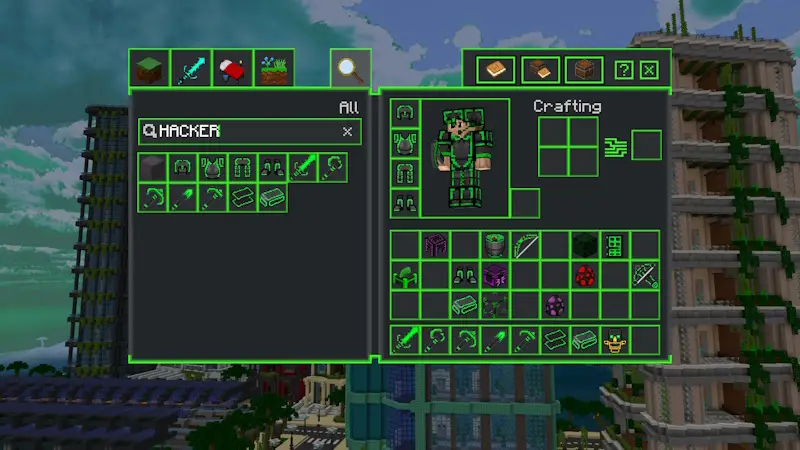
Task: Switch to the magnifying glass search tab
Action: (x=349, y=70)
